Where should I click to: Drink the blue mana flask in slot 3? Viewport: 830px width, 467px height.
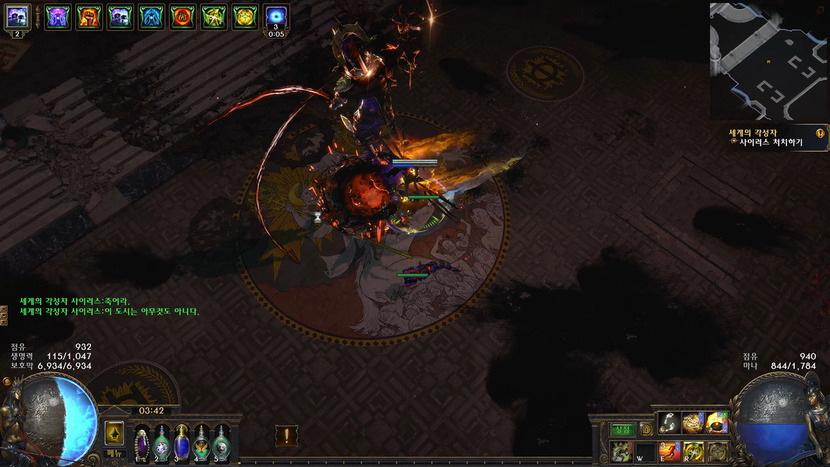(x=181, y=441)
